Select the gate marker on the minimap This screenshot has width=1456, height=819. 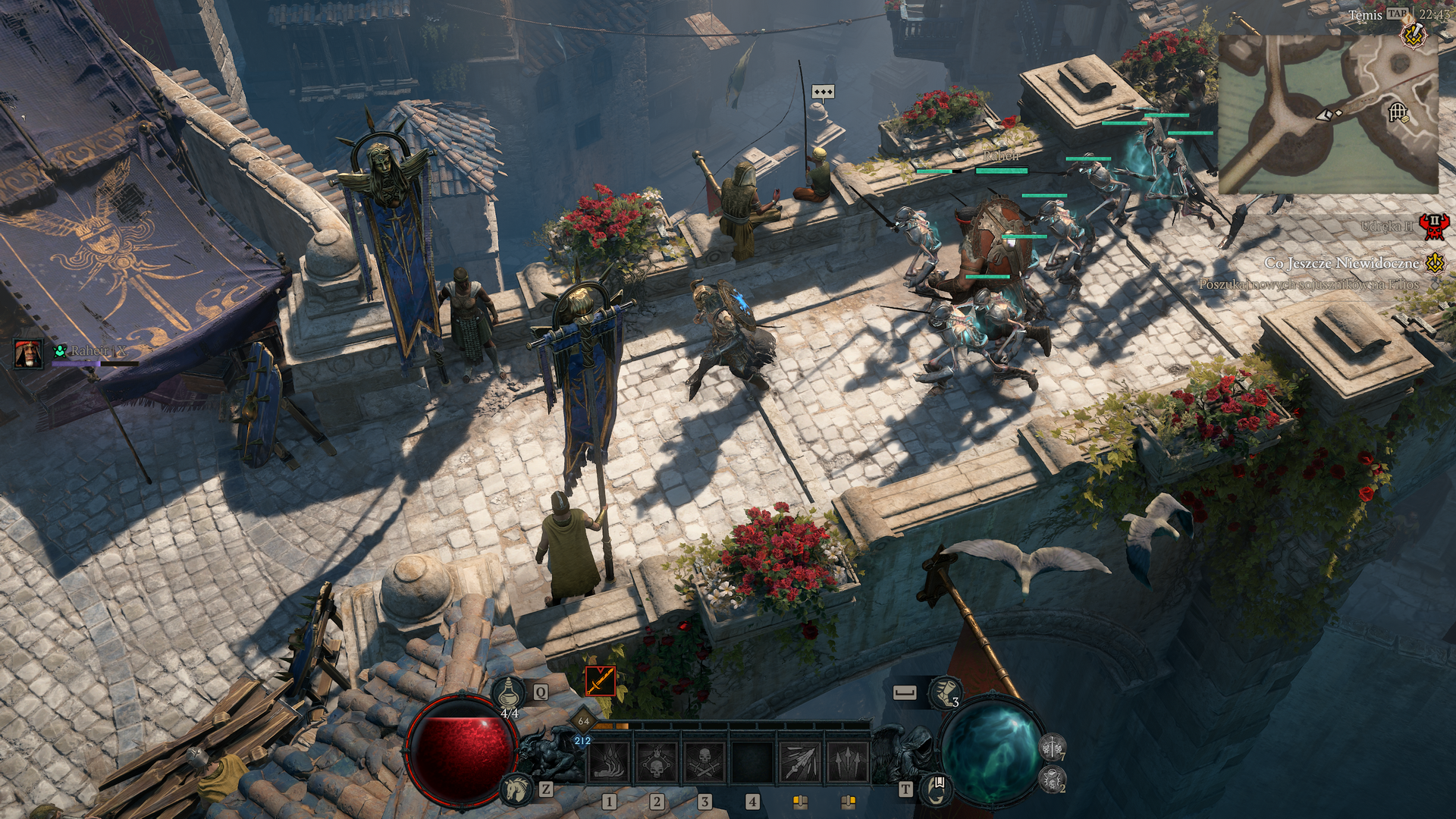pyautogui.click(x=1398, y=113)
